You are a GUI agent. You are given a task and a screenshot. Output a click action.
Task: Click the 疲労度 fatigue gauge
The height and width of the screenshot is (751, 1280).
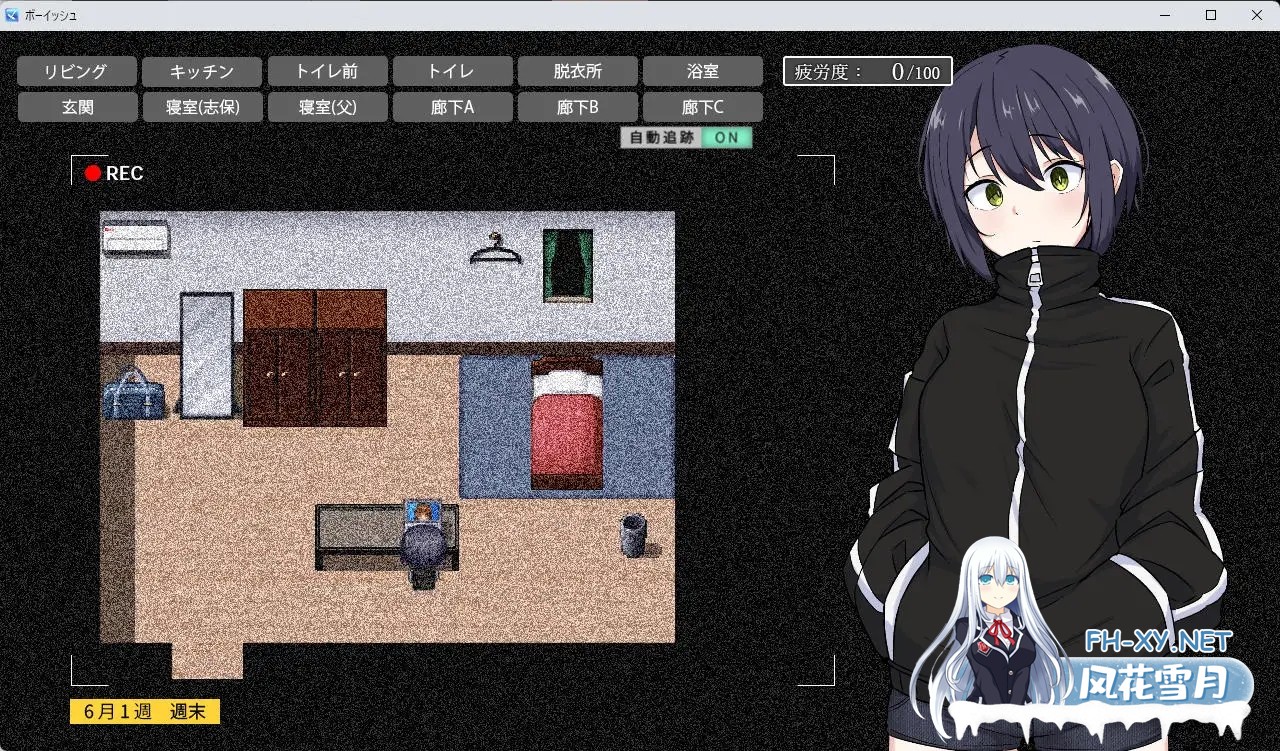pos(866,71)
